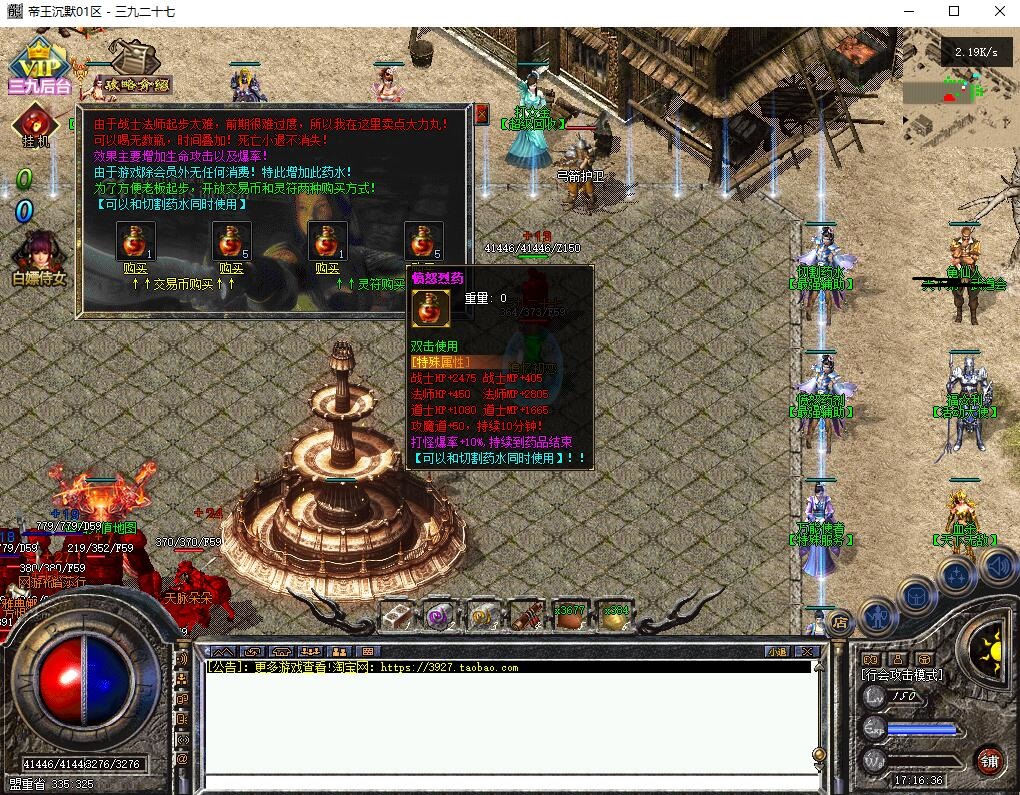Screen dimensions: 1020x795
Task: Open the red 铺 stall button
Action: [x=989, y=760]
